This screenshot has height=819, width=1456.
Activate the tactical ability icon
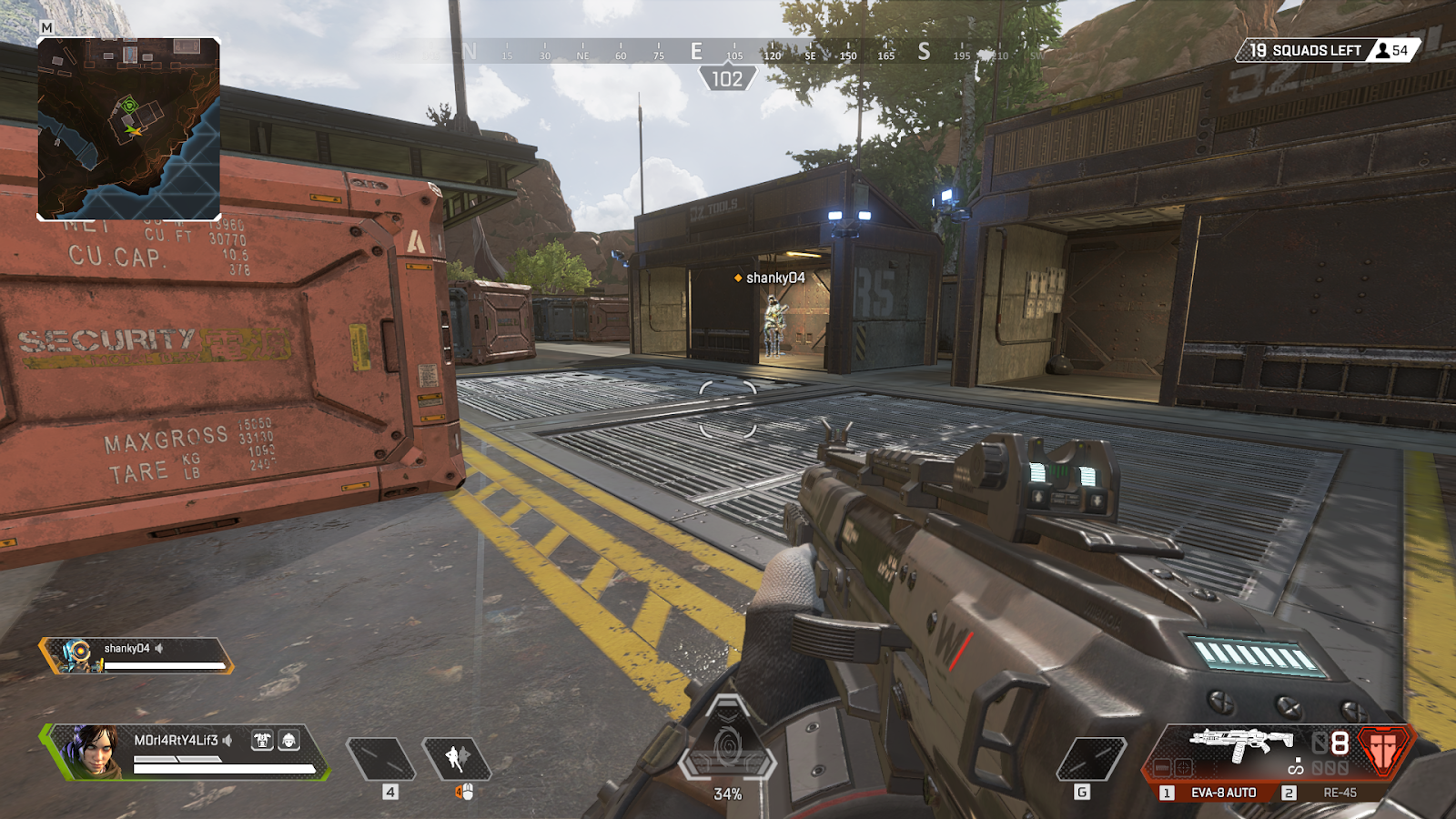pyautogui.click(x=457, y=759)
